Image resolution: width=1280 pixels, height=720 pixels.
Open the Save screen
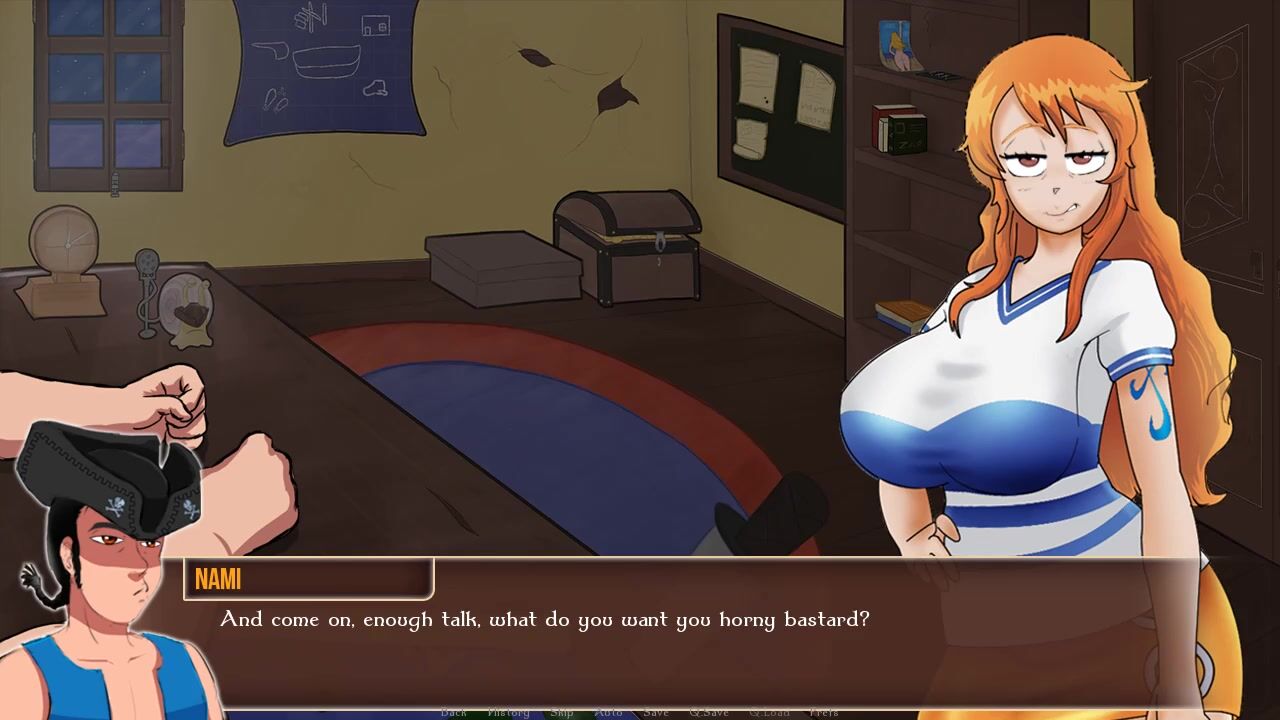(656, 712)
